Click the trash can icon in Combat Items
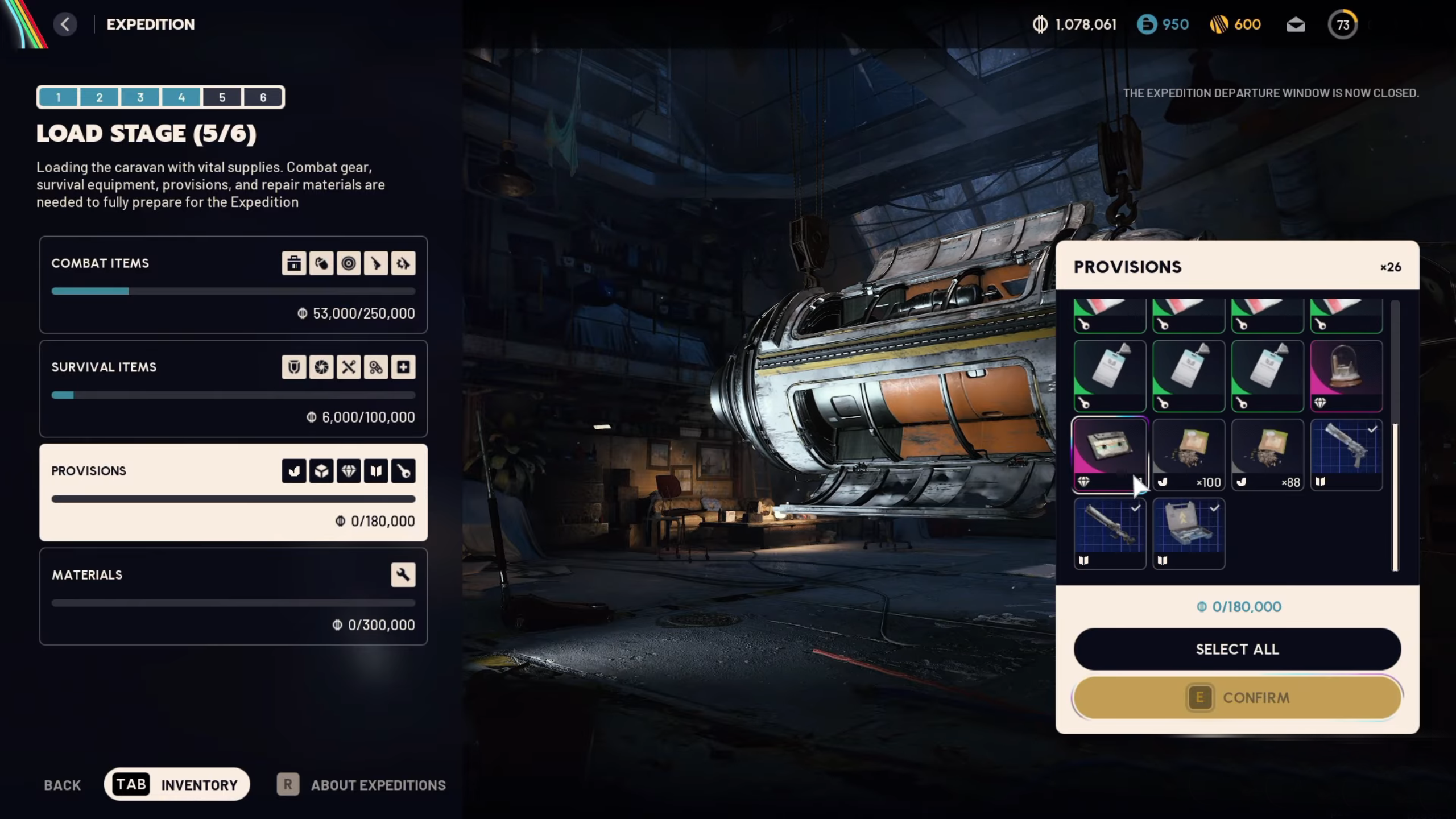Viewport: 1456px width, 819px height. (x=294, y=263)
